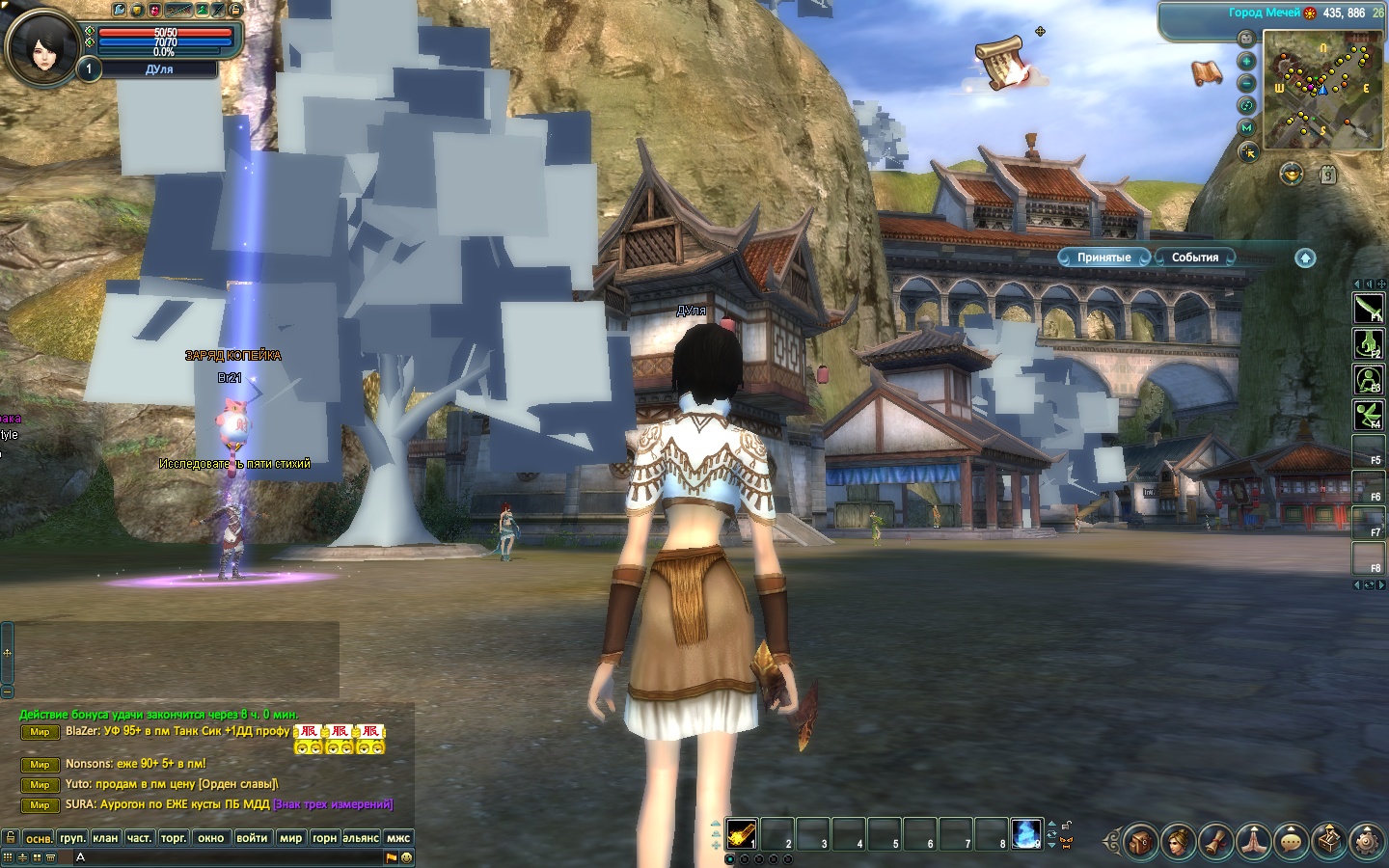The image size is (1389, 868).
Task: Switch chat to the «клан» tab
Action: [x=105, y=838]
